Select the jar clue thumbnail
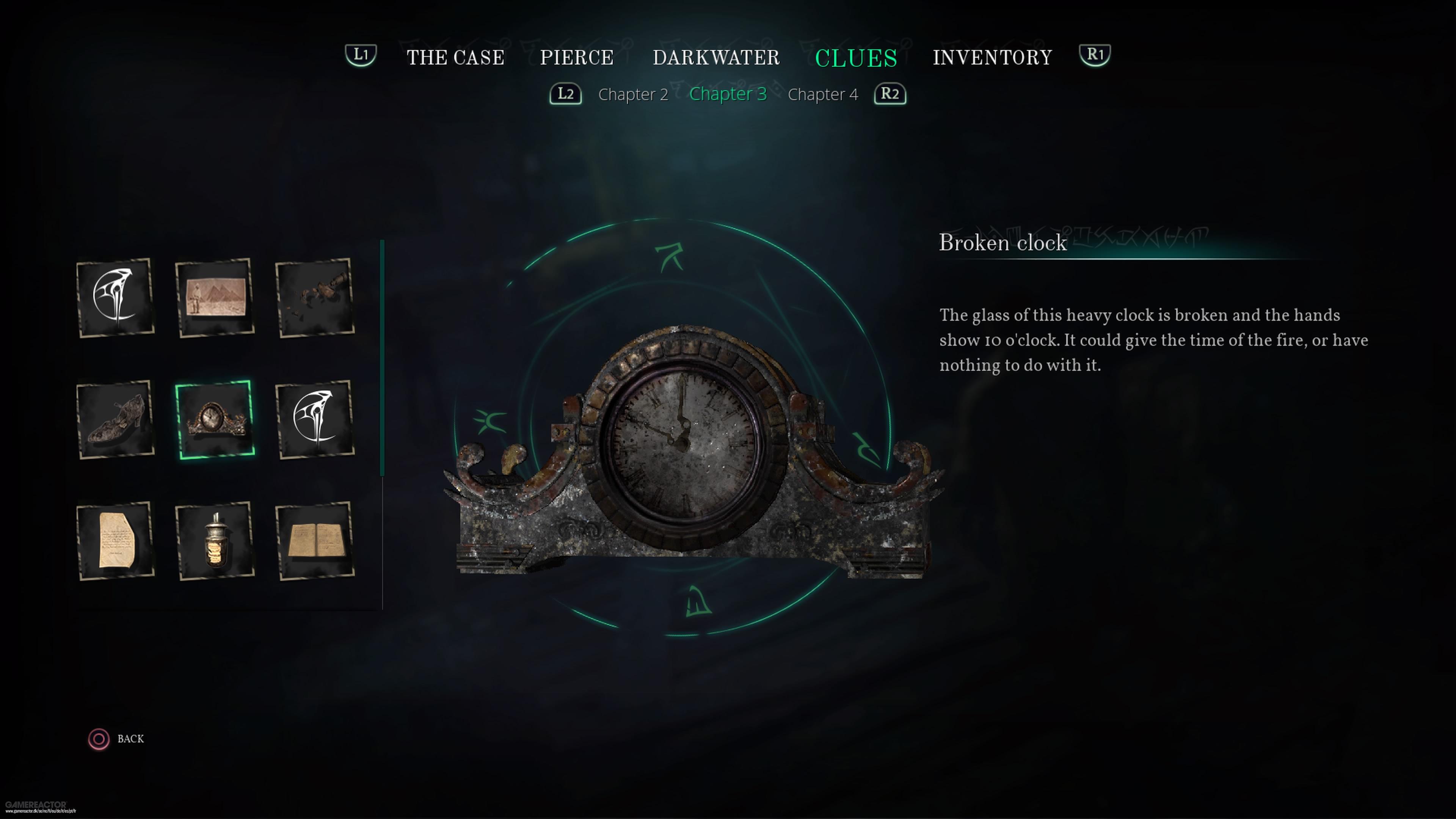The image size is (1456, 819). point(216,541)
